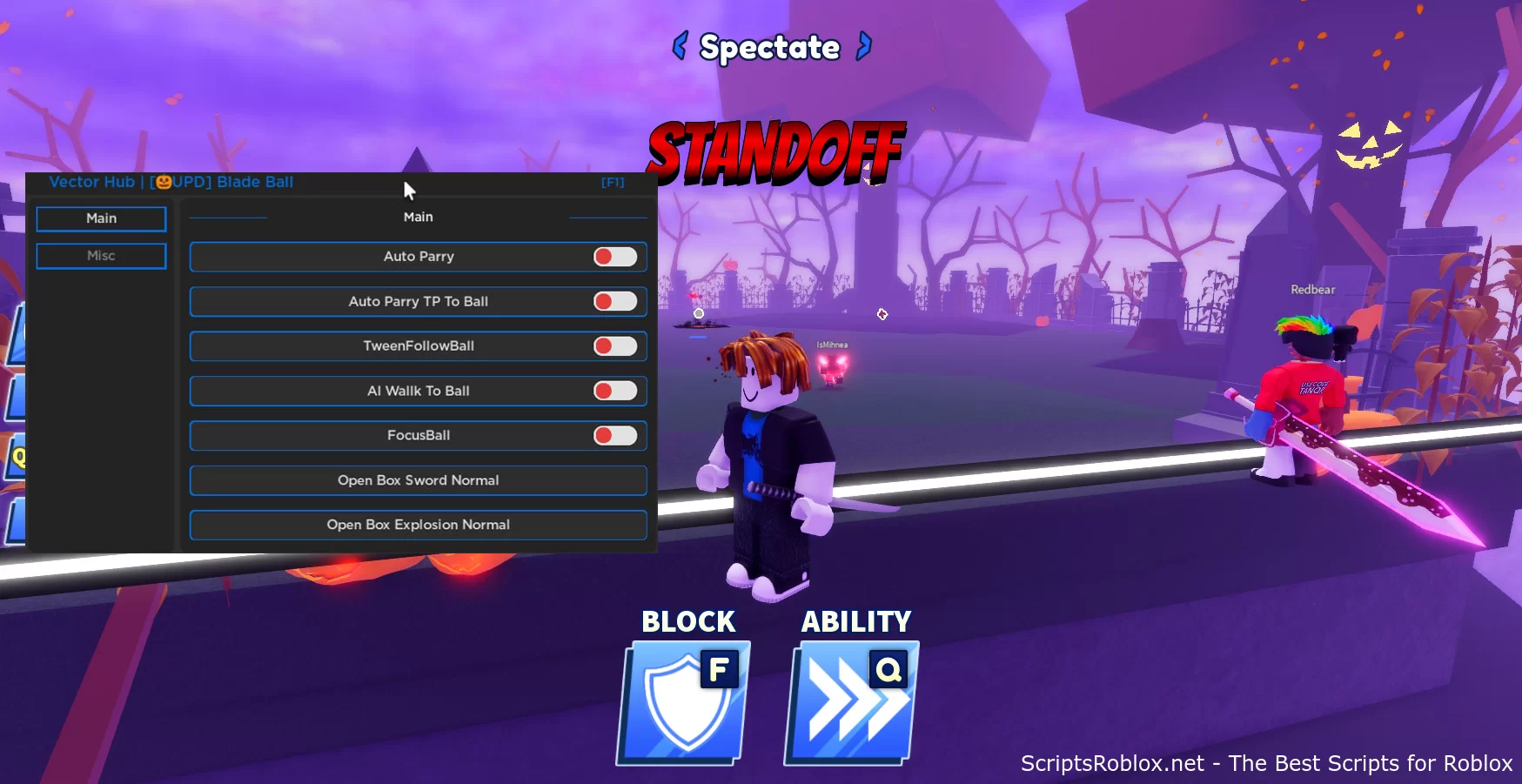
Task: Enable the Auto Parry toggle
Action: tap(615, 257)
